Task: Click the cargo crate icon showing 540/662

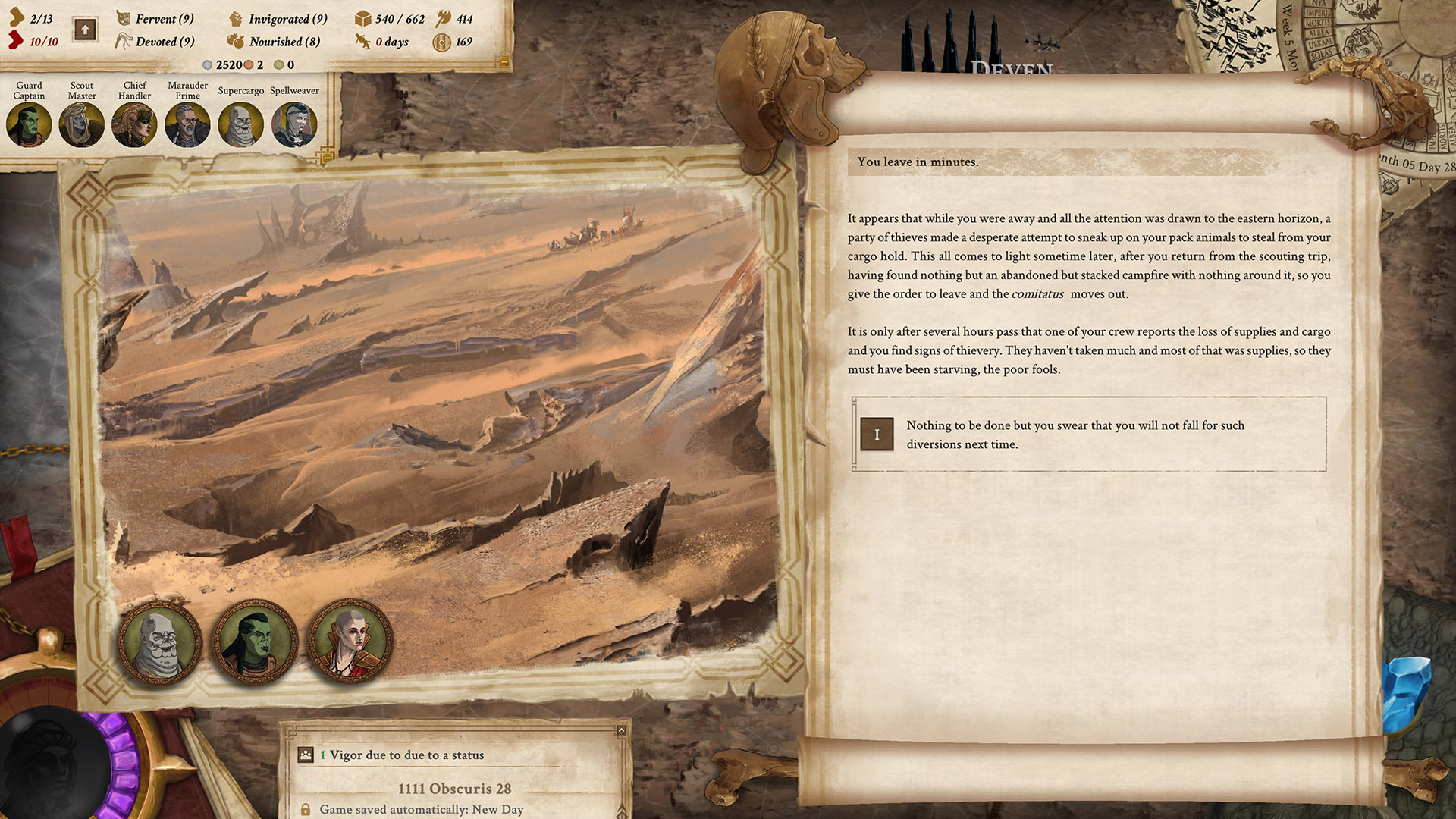Action: (362, 20)
